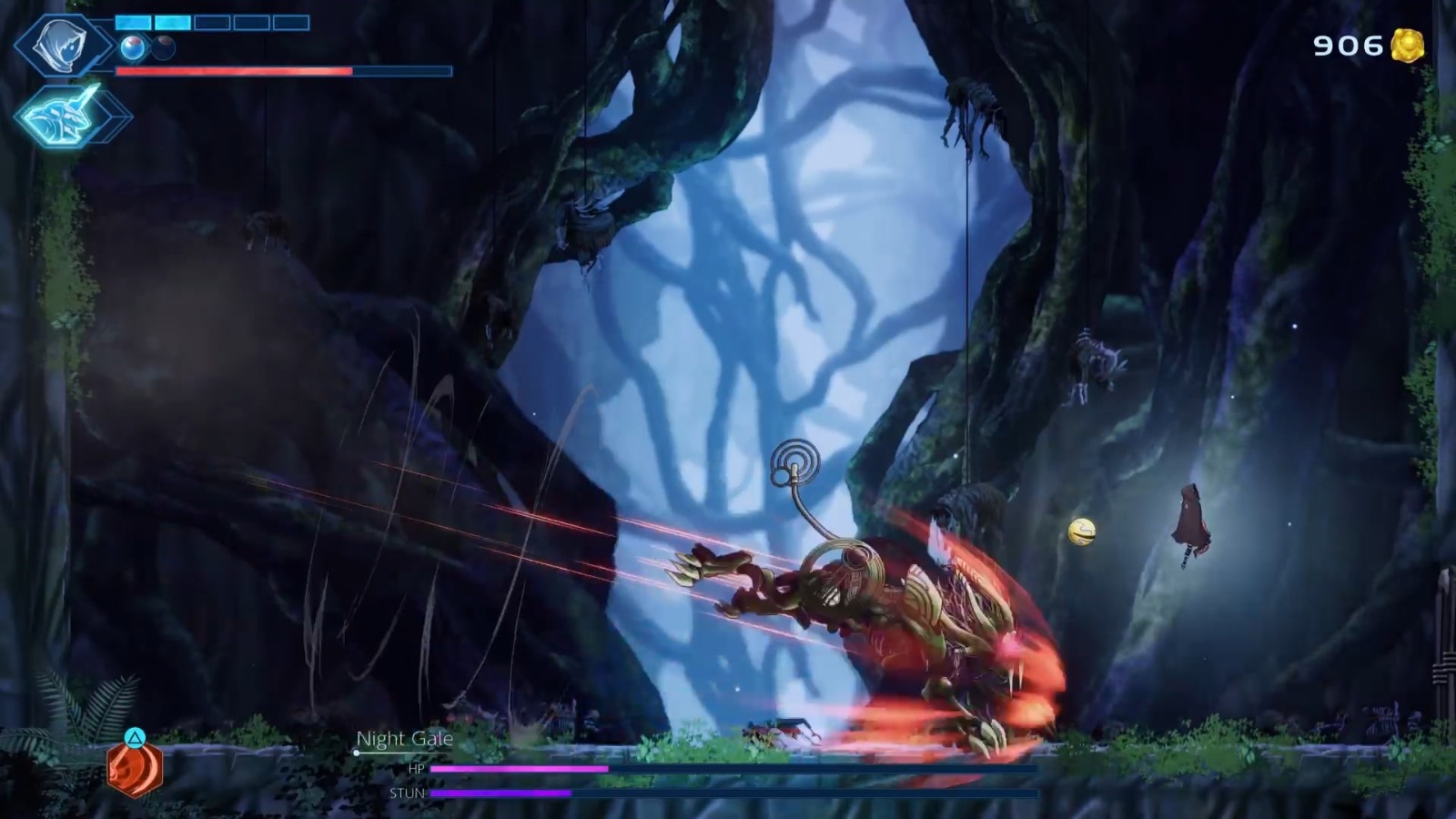Toggle the last empty energy segment
Screen dimensions: 1456x819
[291, 22]
